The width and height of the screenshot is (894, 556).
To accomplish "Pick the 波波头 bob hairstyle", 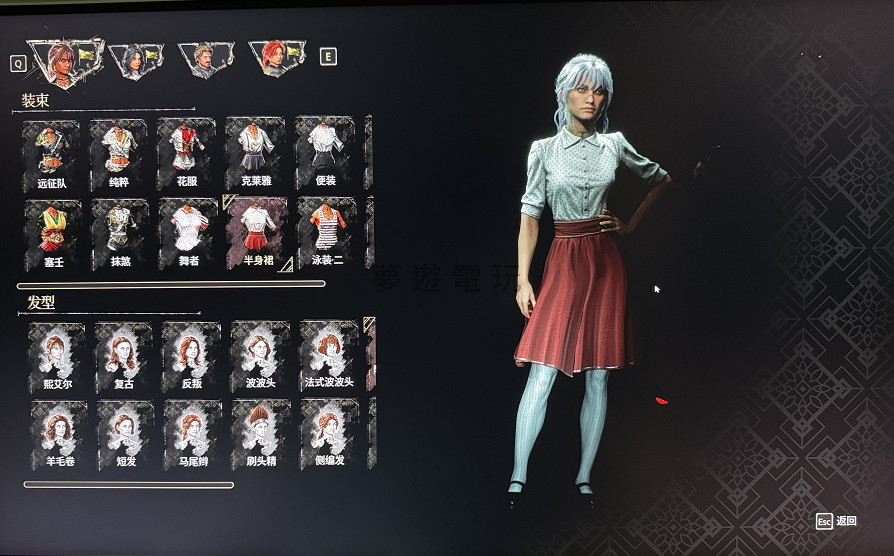I will pyautogui.click(x=260, y=355).
